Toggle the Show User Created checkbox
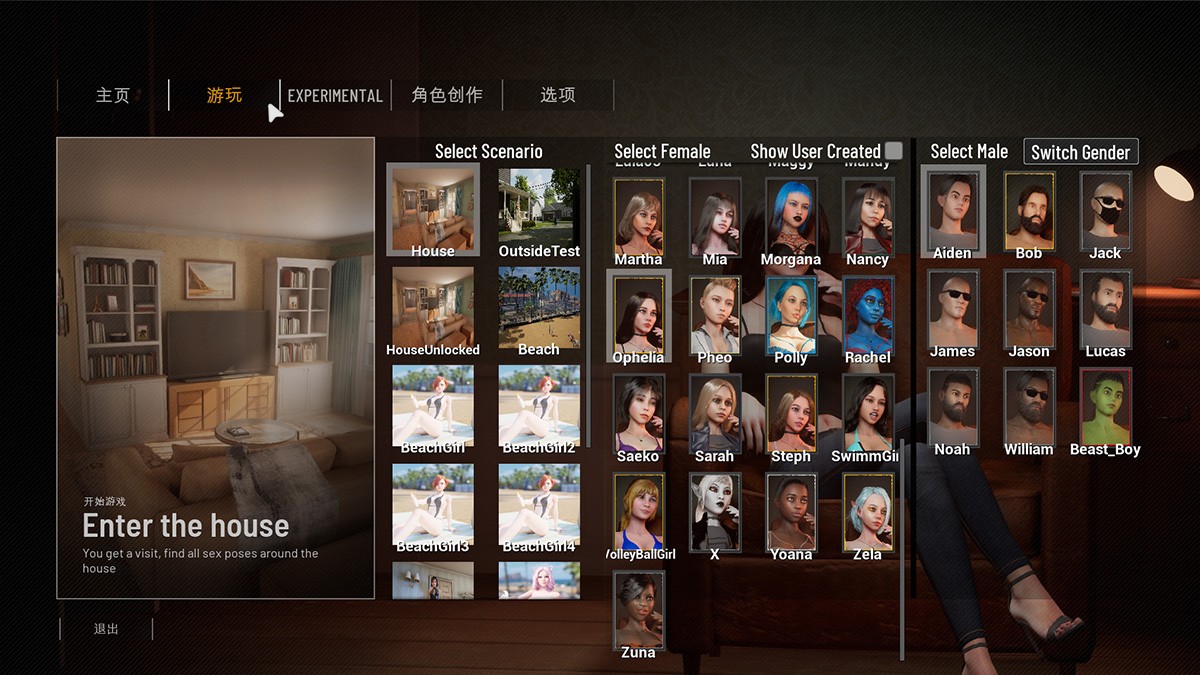Screen dimensions: 1200x675 pyautogui.click(x=893, y=151)
